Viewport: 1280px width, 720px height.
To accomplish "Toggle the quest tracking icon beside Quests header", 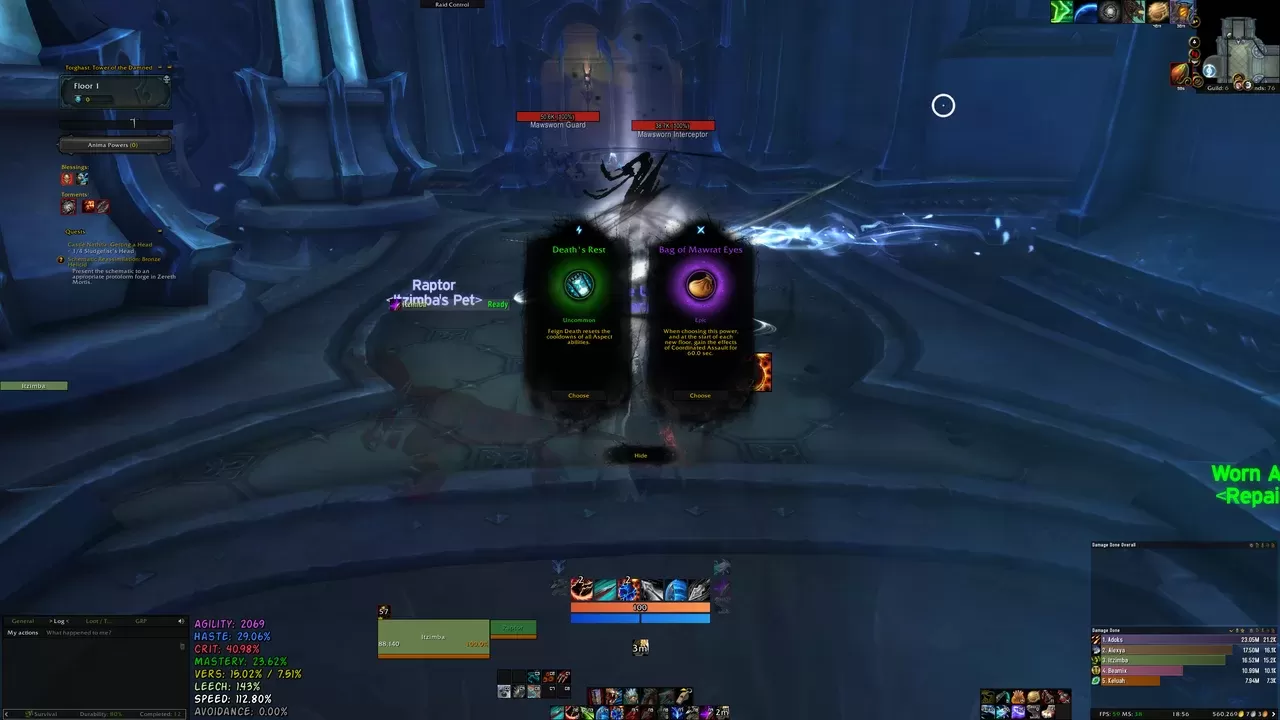I will click(x=161, y=231).
